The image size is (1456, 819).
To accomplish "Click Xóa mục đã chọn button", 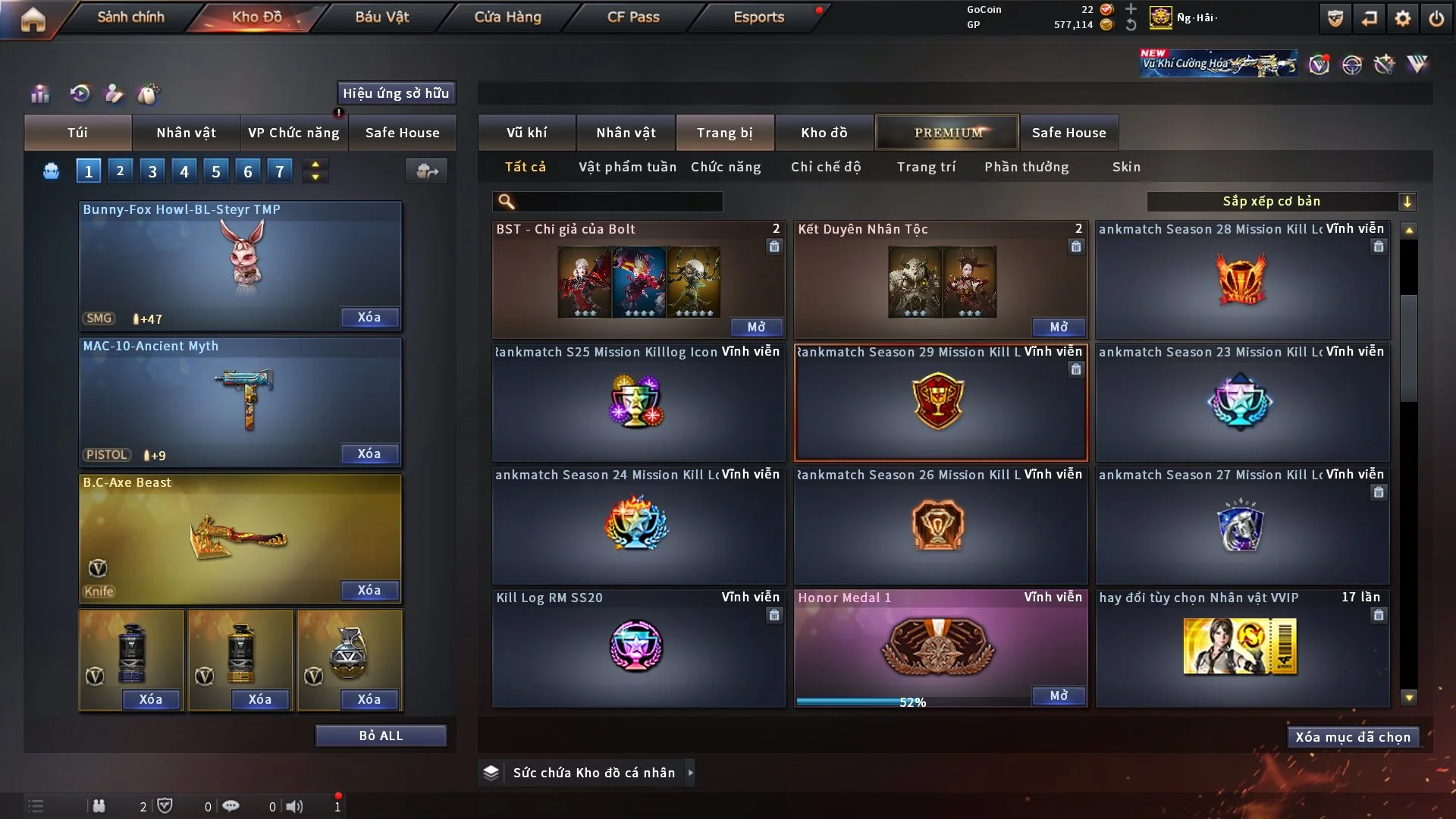I will [1353, 737].
